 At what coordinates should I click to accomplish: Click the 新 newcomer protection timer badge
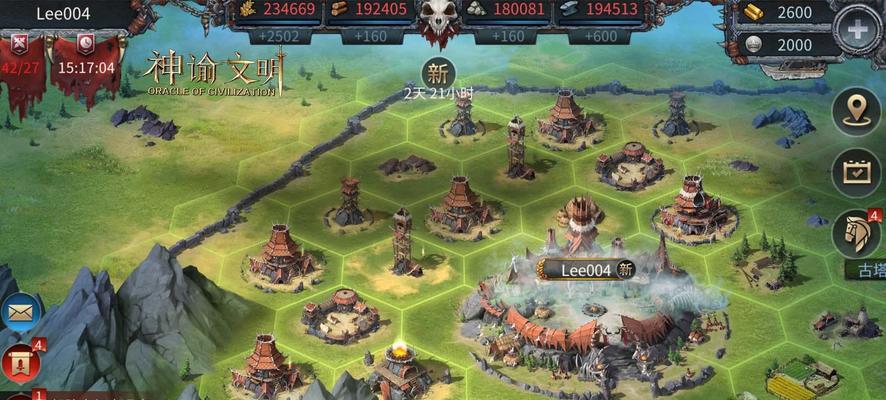tap(437, 73)
